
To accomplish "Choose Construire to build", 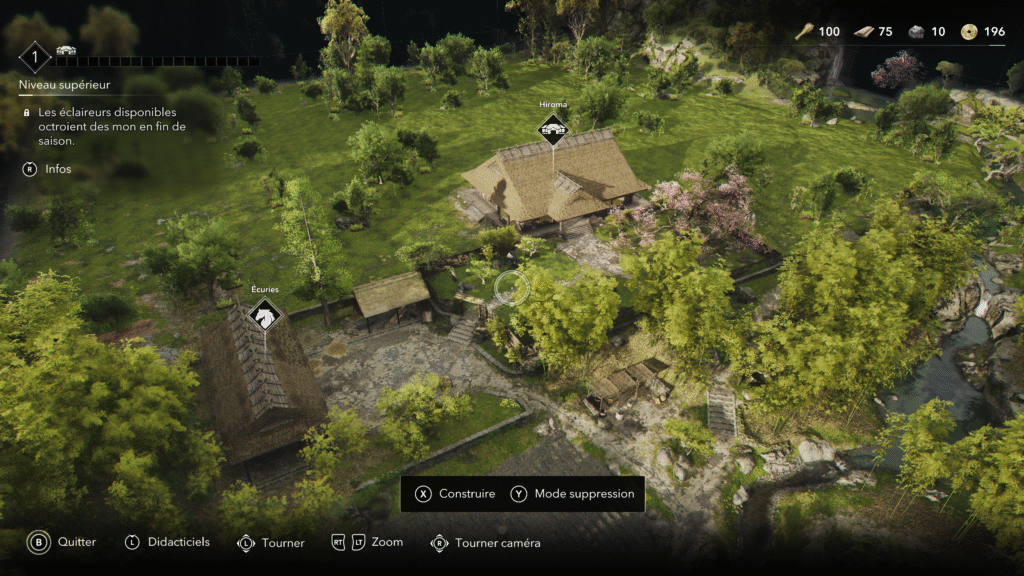I will point(456,494).
